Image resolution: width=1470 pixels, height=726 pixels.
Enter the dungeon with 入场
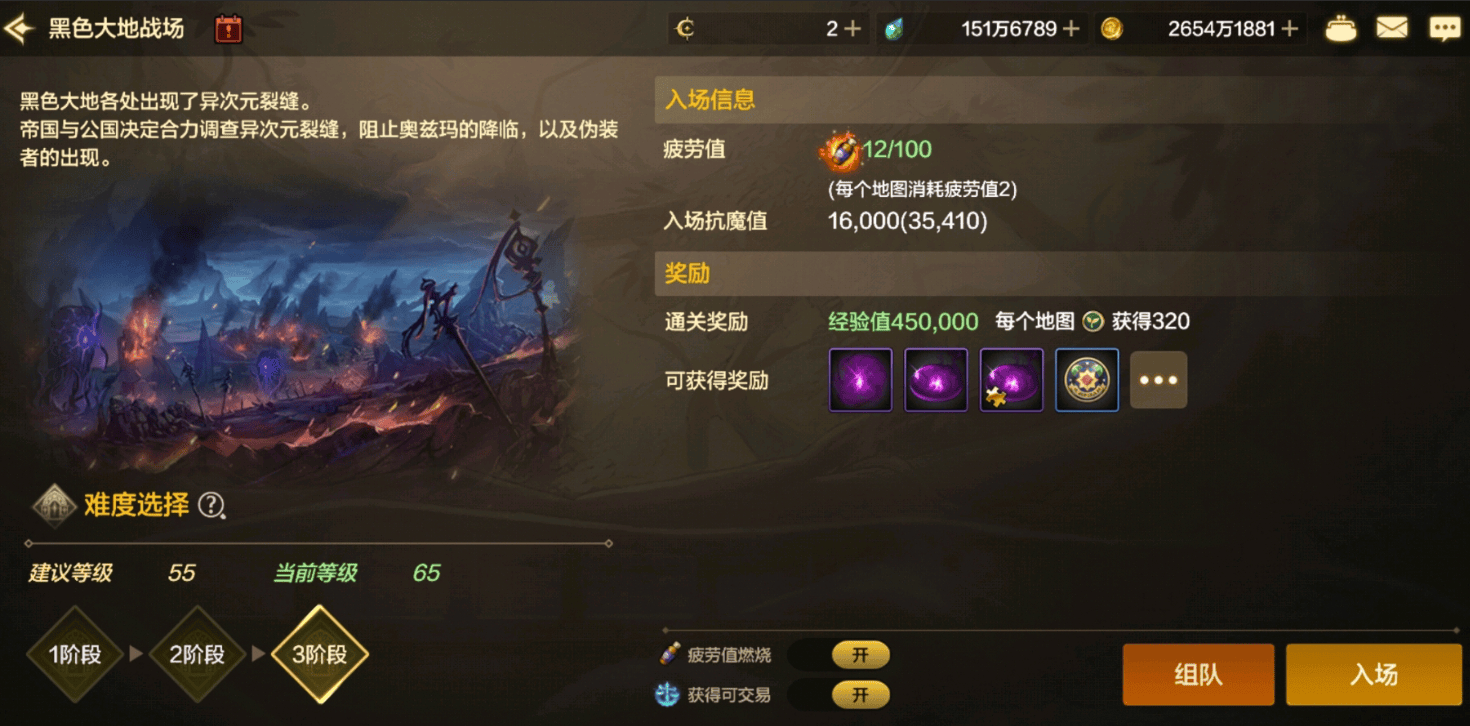coord(1373,675)
